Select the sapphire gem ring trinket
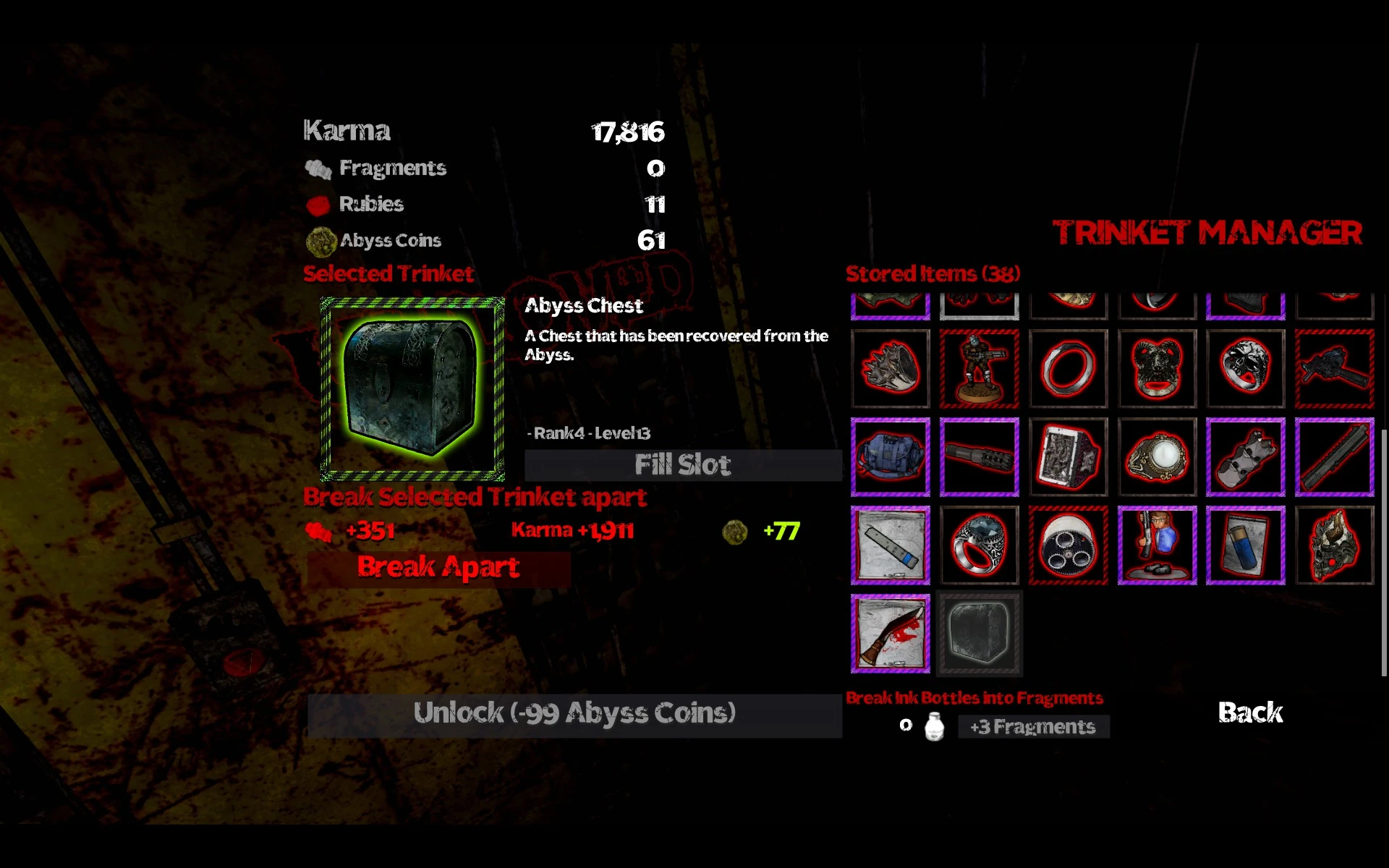The width and height of the screenshot is (1389, 868). pyautogui.click(x=979, y=545)
